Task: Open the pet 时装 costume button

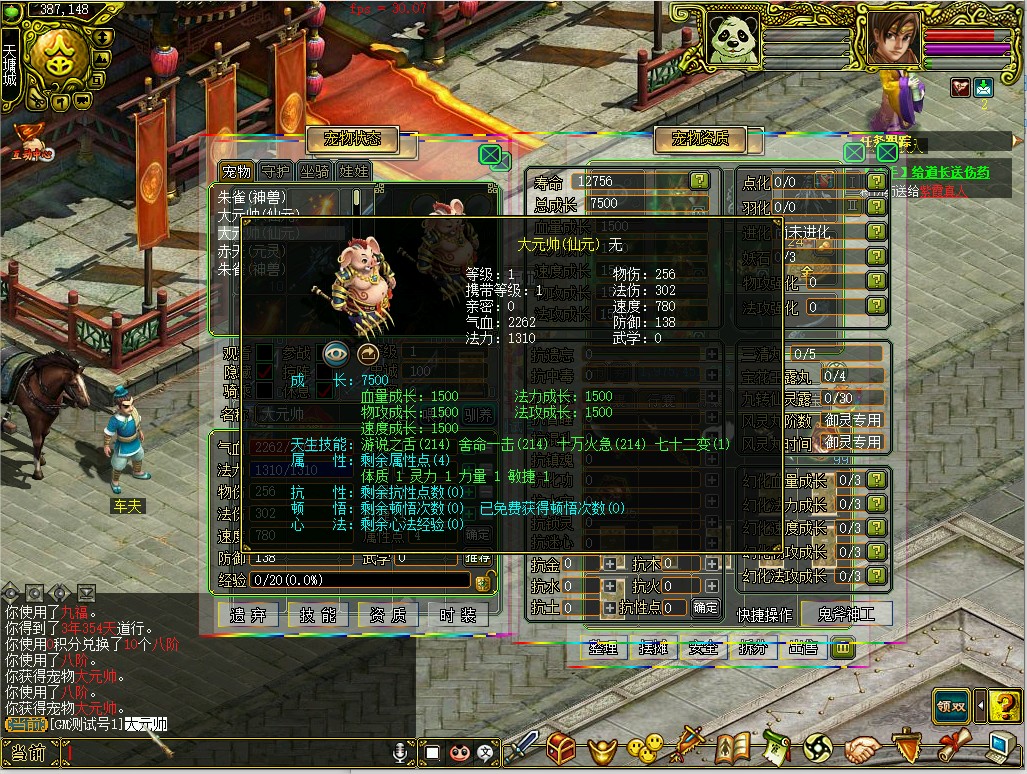Action: tap(458, 615)
